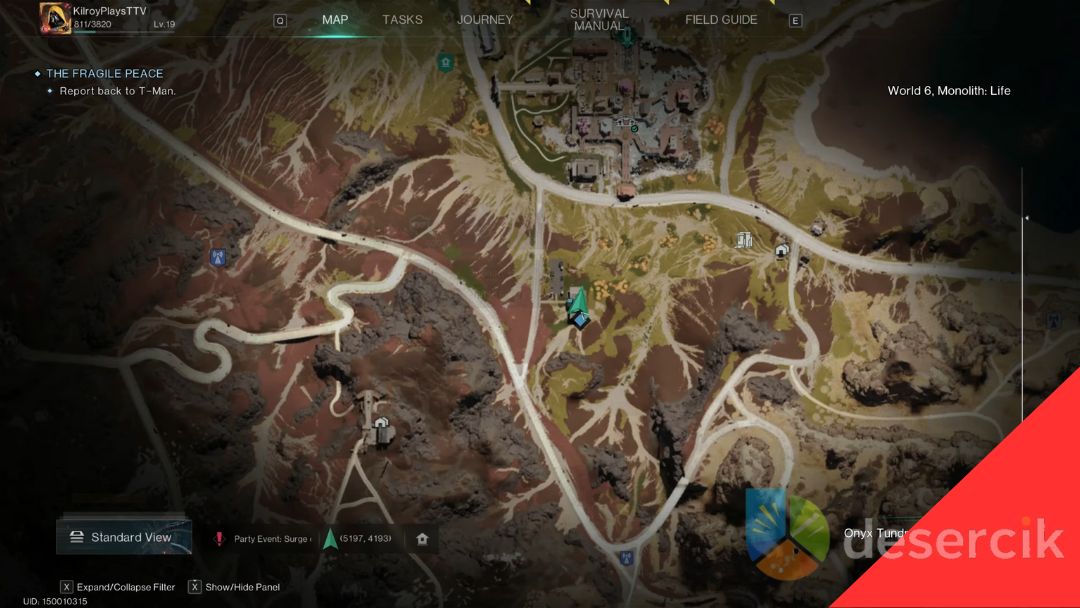
Task: Go to the FIELD GUIDE tab
Action: tap(721, 20)
